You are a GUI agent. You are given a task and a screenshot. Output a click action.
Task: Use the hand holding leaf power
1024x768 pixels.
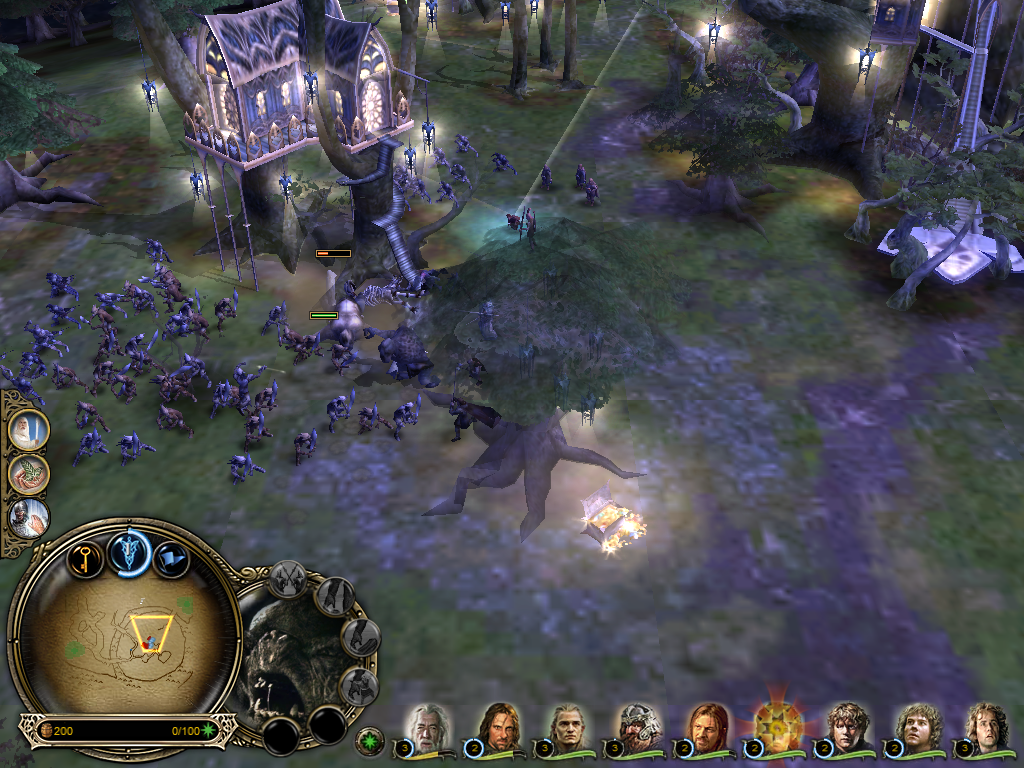pos(28,474)
